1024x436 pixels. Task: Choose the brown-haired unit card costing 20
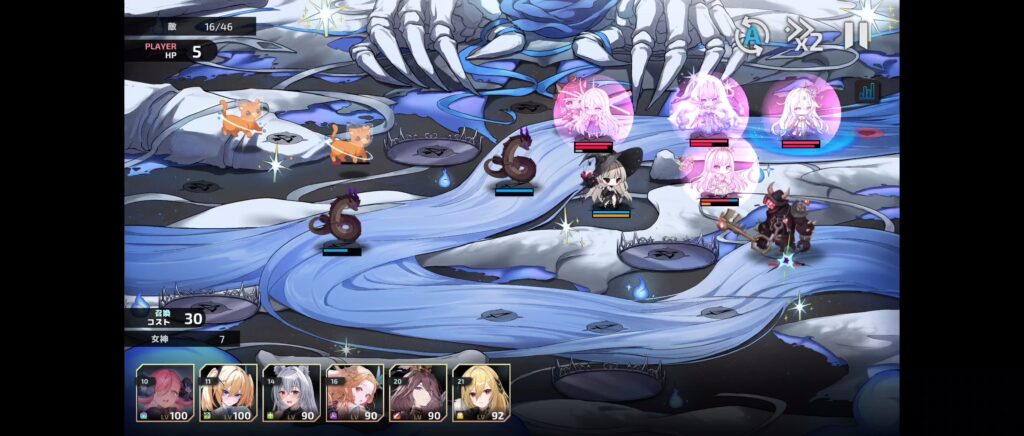click(x=418, y=393)
